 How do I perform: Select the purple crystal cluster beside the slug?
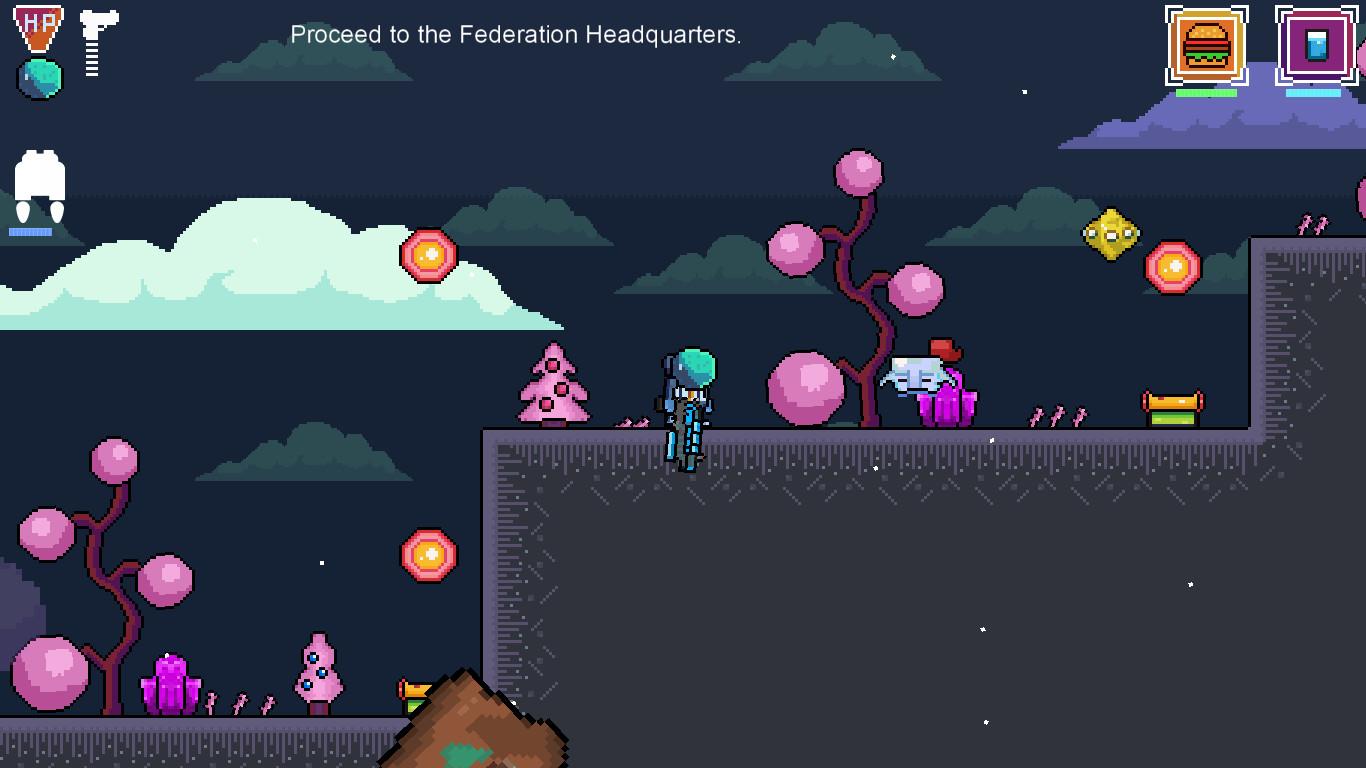pos(948,400)
